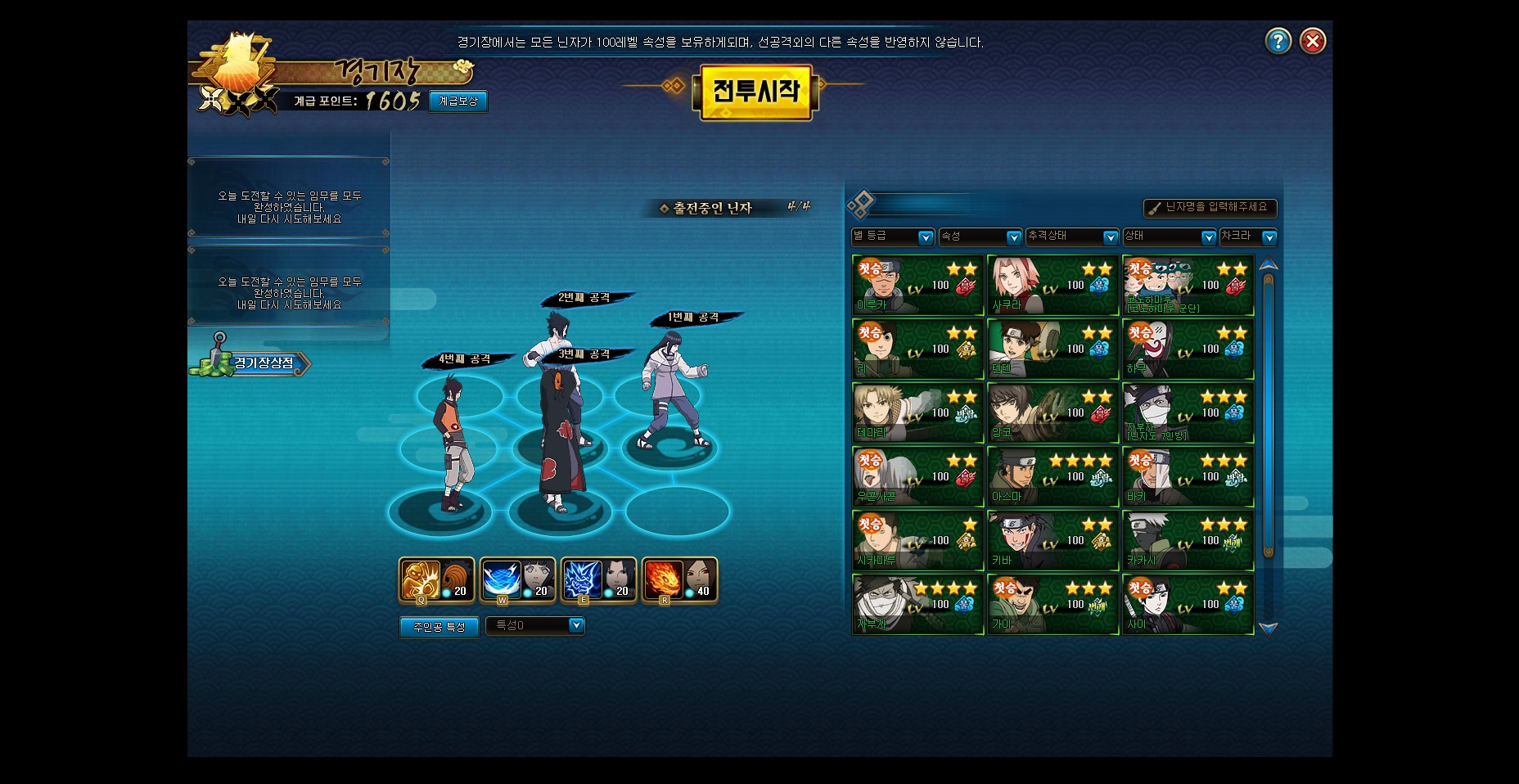The image size is (1519, 784).
Task: Open the question mark help
Action: pos(1278,41)
